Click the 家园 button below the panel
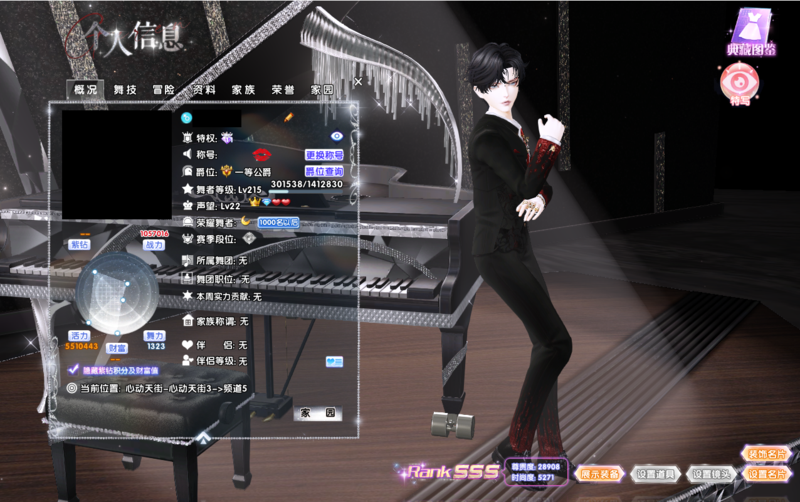 317,413
